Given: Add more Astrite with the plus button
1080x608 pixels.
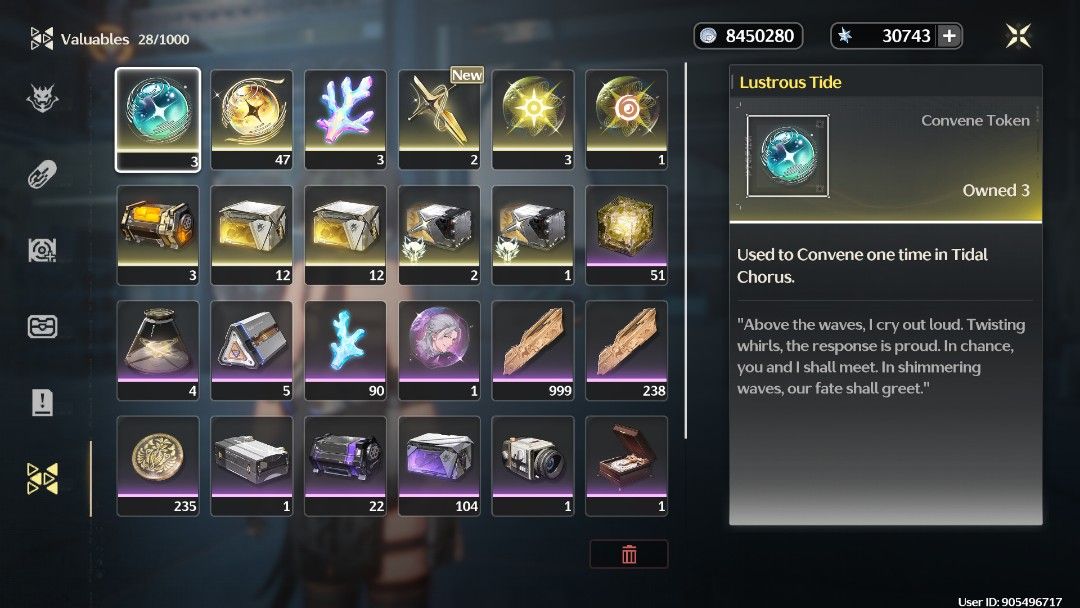Looking at the screenshot, I should (949, 36).
